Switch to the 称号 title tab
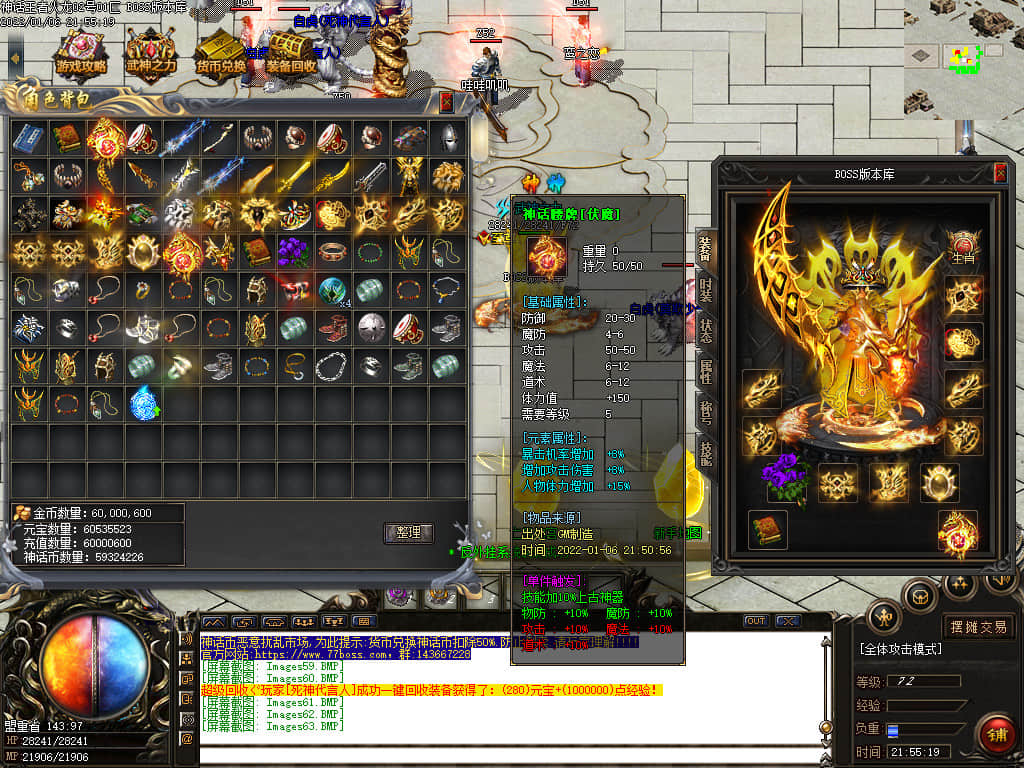 click(705, 413)
